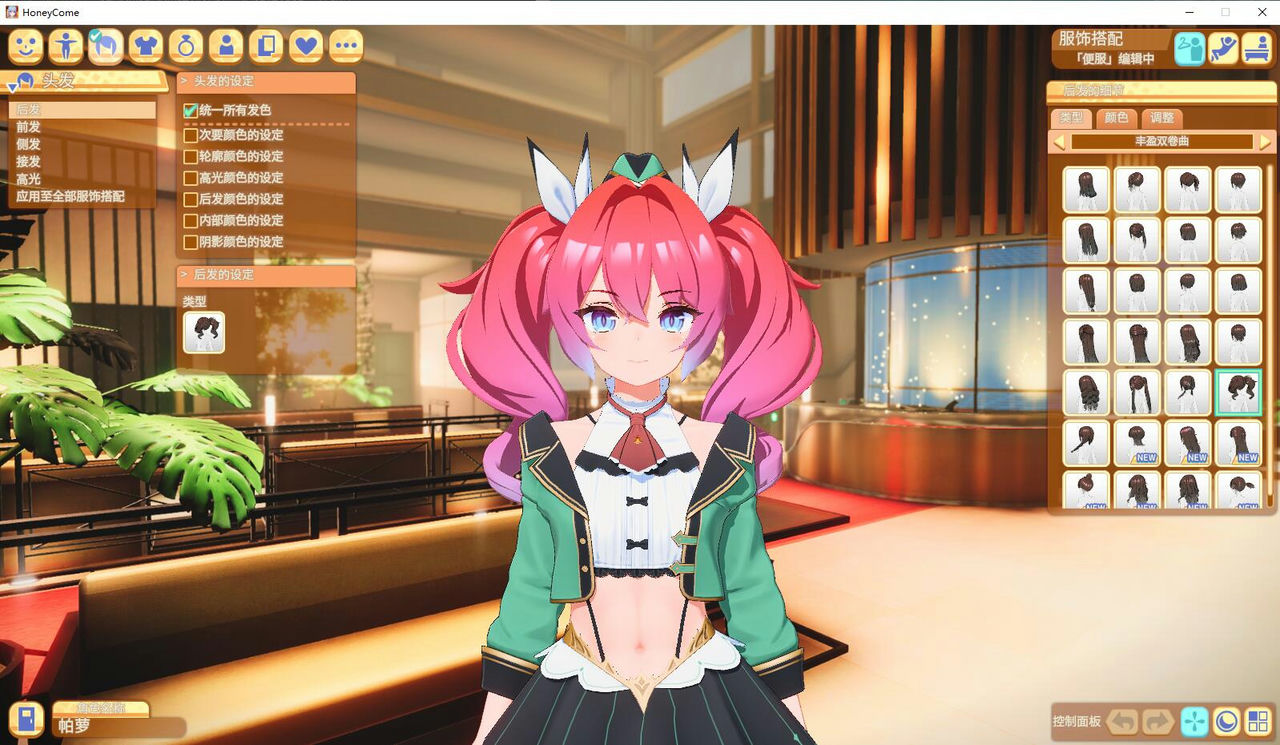Viewport: 1280px width, 745px height.
Task: Enable the 高光颜色的设定 checkbox
Action: click(189, 176)
